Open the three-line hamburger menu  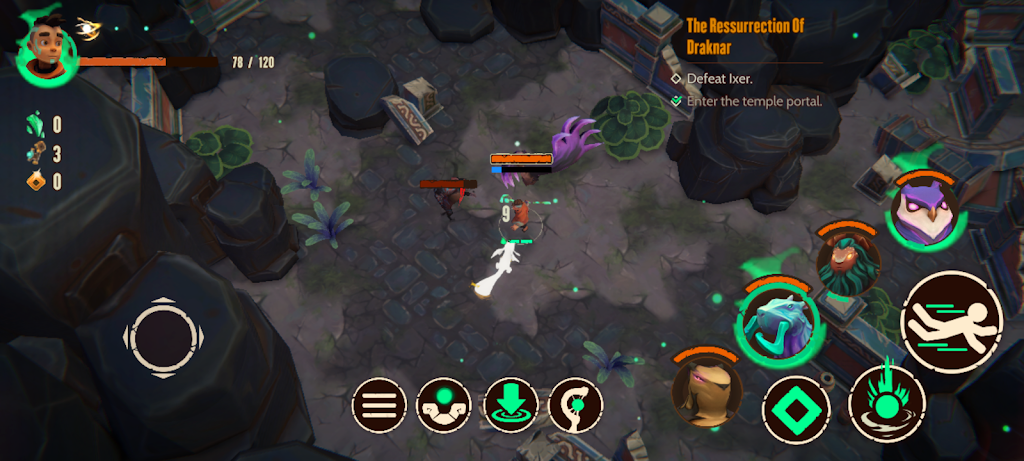click(379, 405)
